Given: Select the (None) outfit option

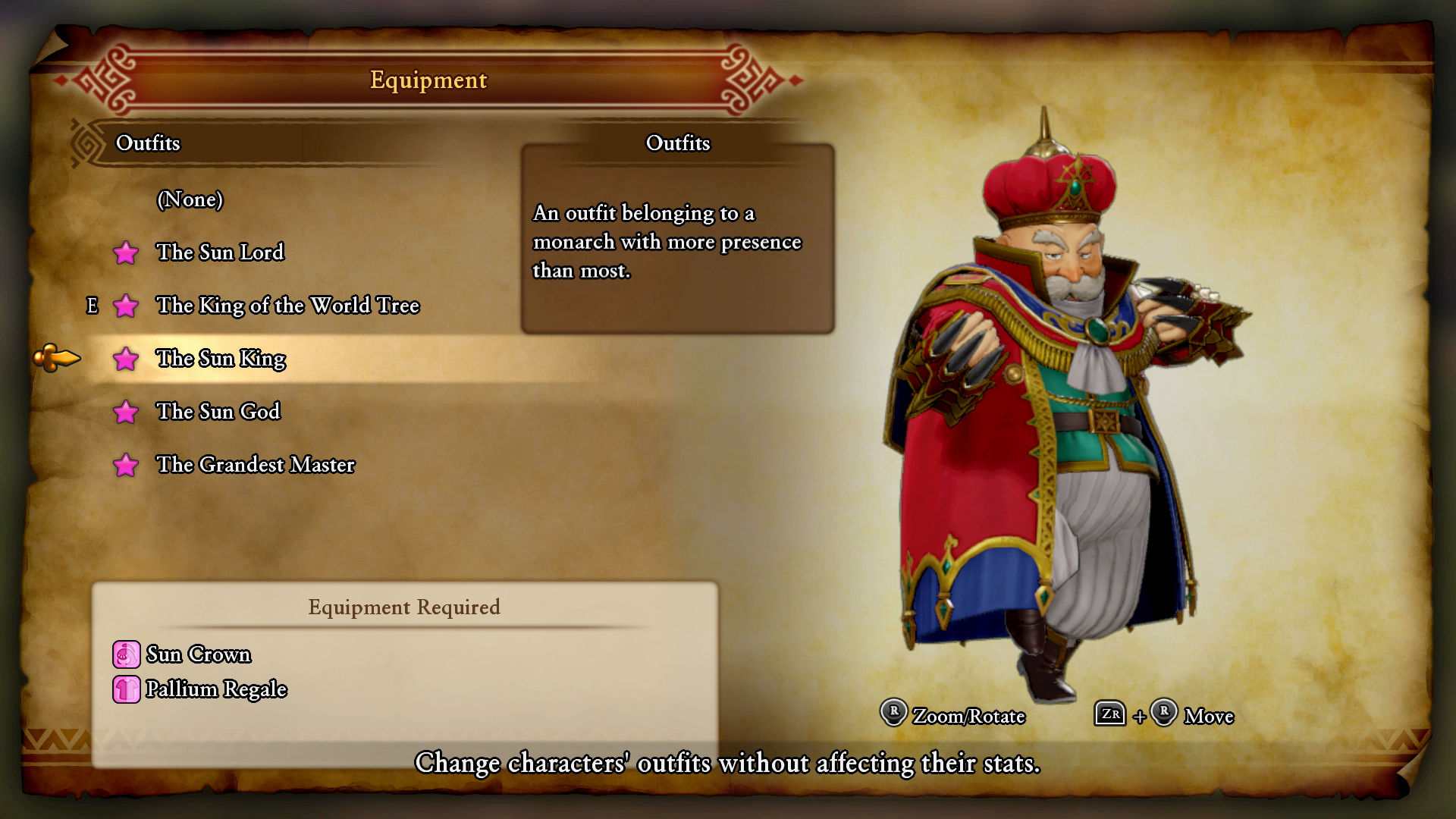Looking at the screenshot, I should click(x=190, y=199).
